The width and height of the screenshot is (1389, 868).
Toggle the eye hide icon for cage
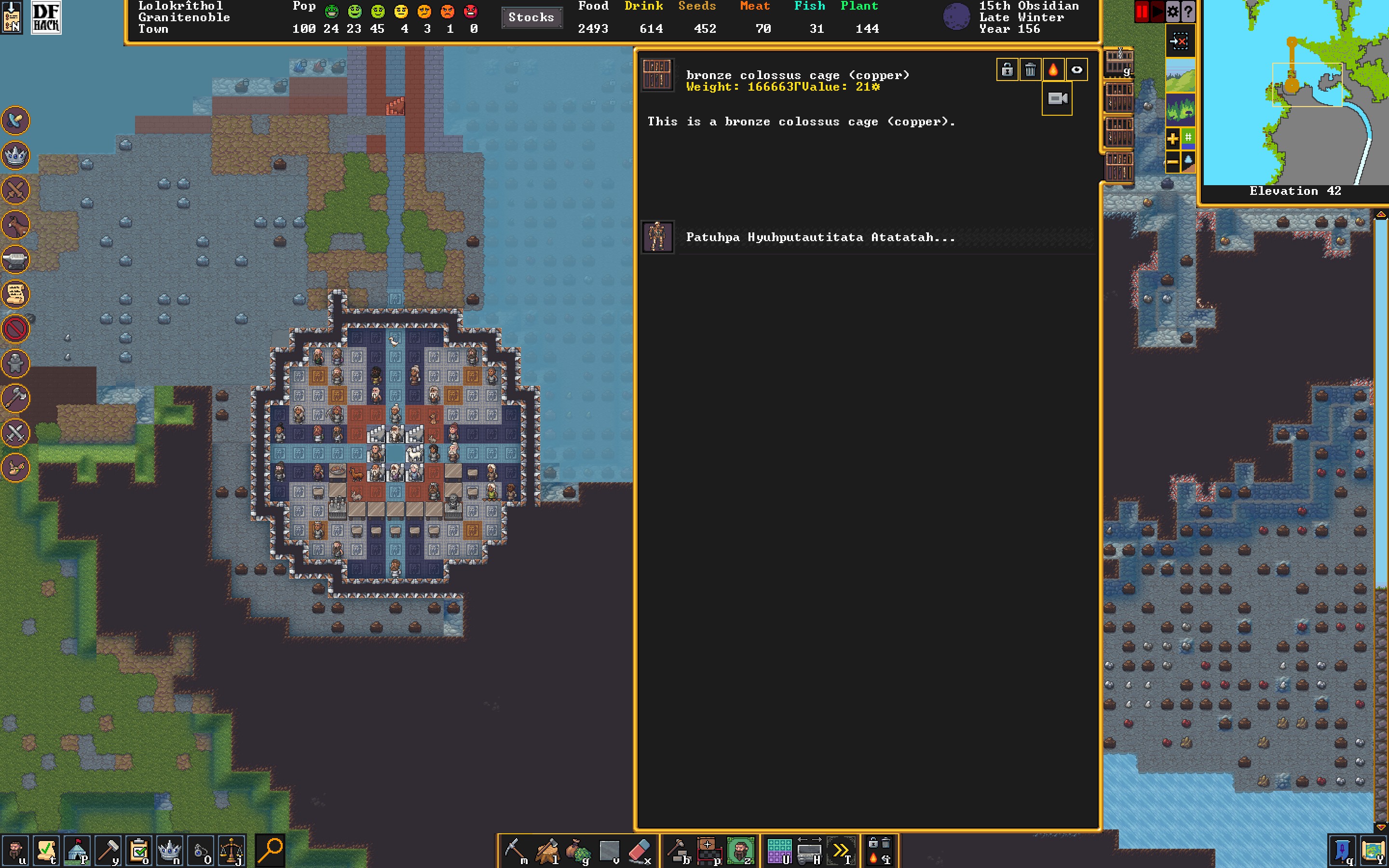click(x=1077, y=70)
